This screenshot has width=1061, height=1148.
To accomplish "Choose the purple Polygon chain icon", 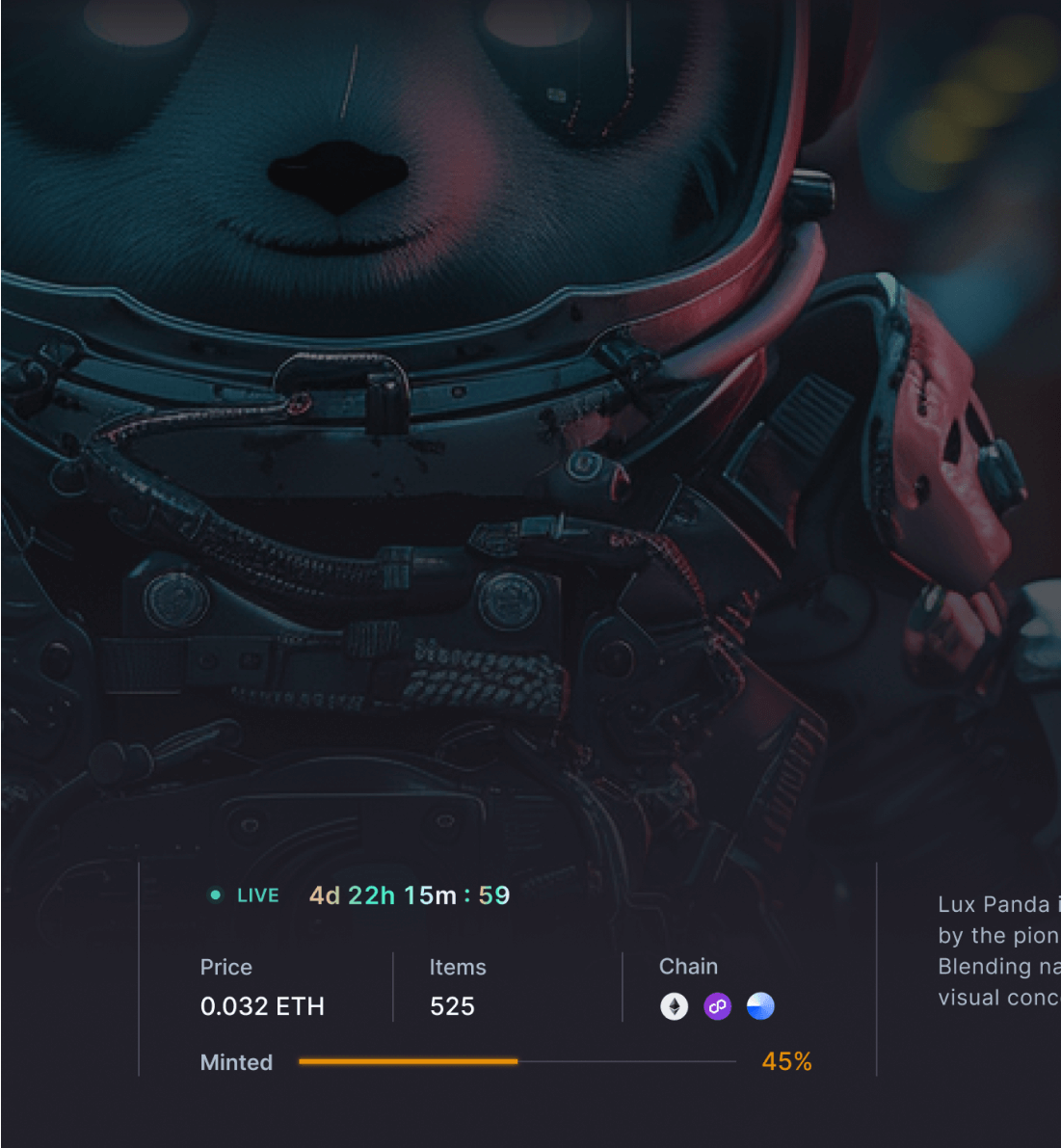I will (x=717, y=1006).
